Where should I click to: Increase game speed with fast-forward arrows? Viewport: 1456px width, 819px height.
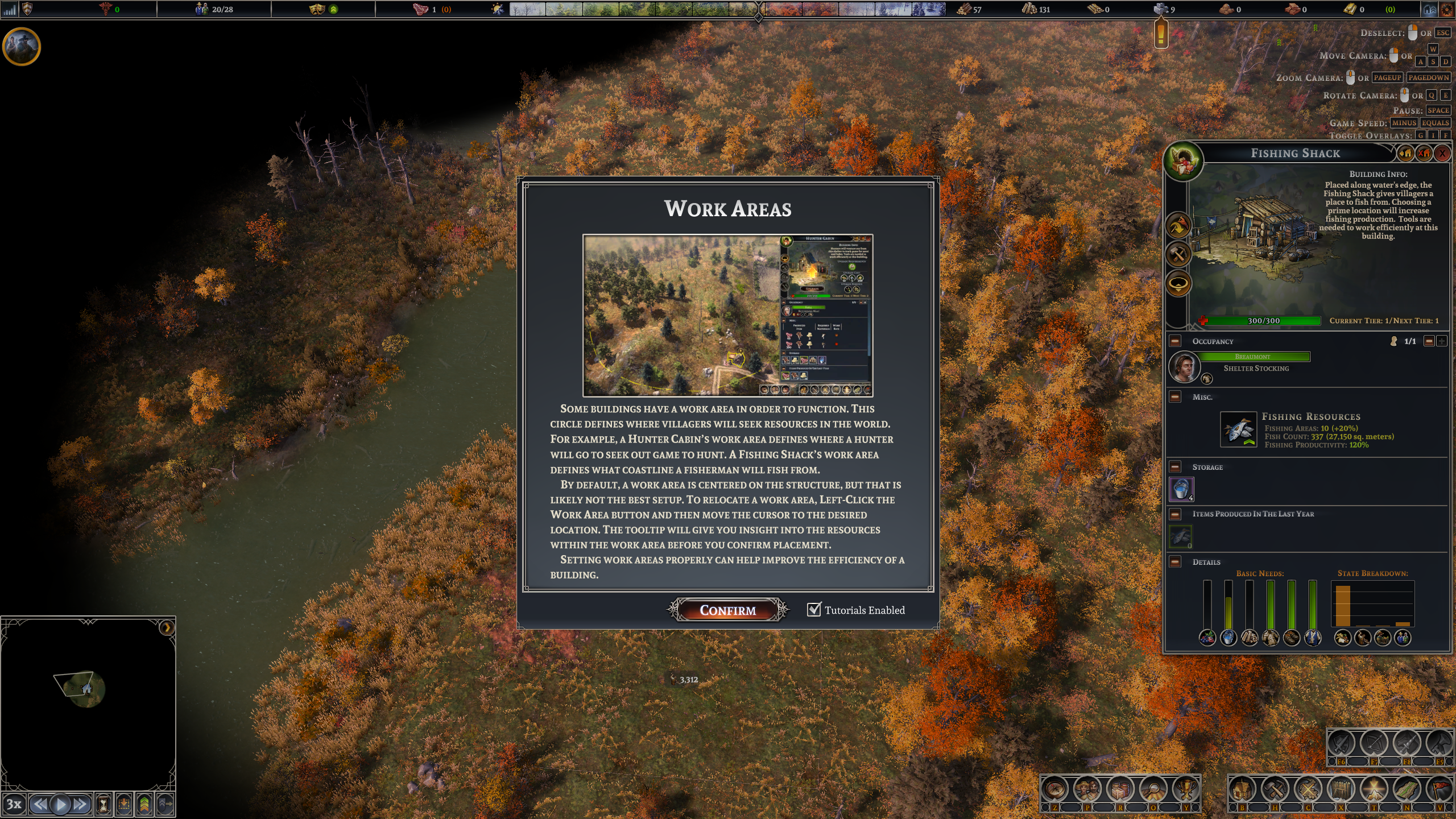point(80,804)
